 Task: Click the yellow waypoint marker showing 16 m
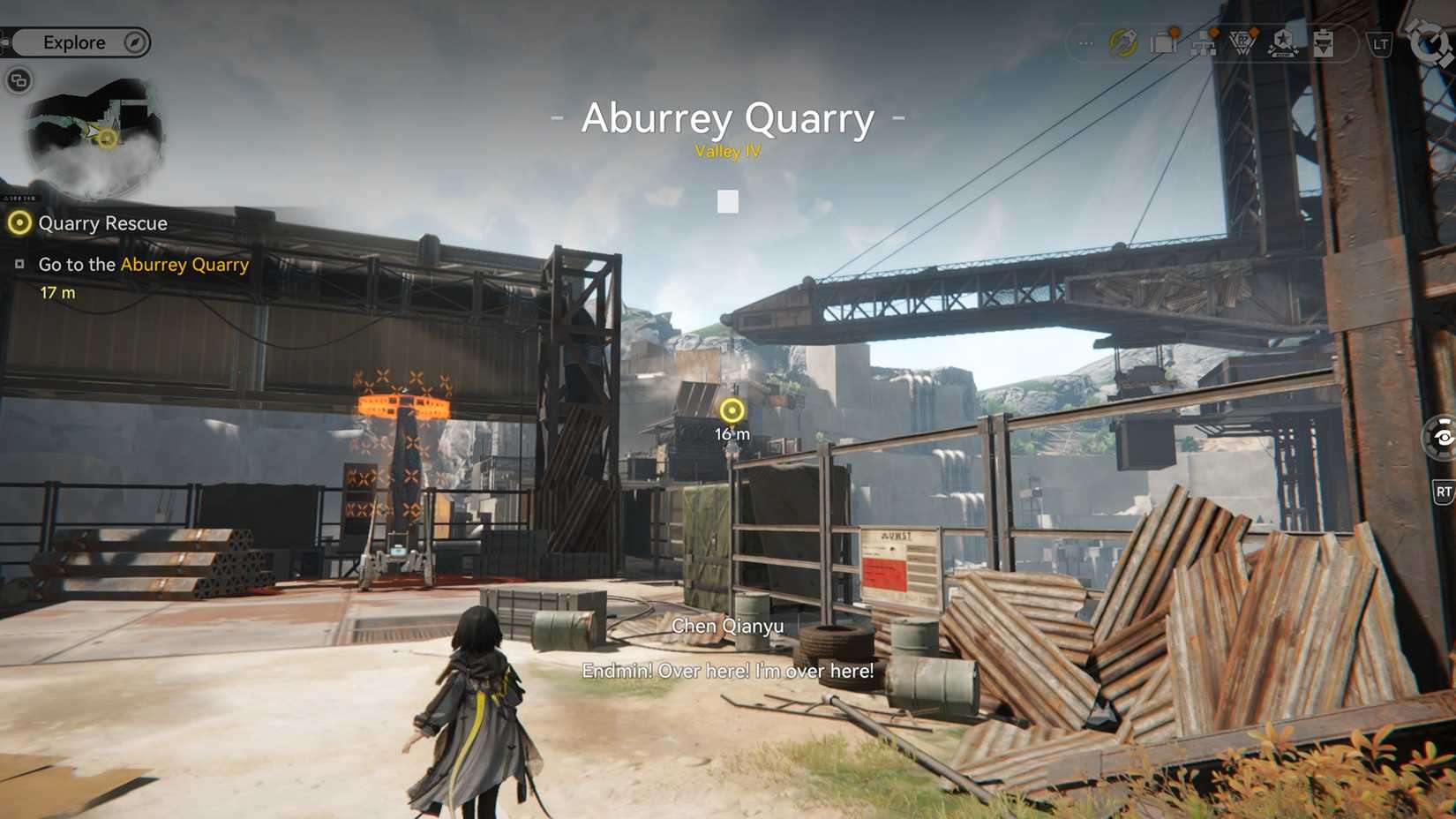(731, 409)
